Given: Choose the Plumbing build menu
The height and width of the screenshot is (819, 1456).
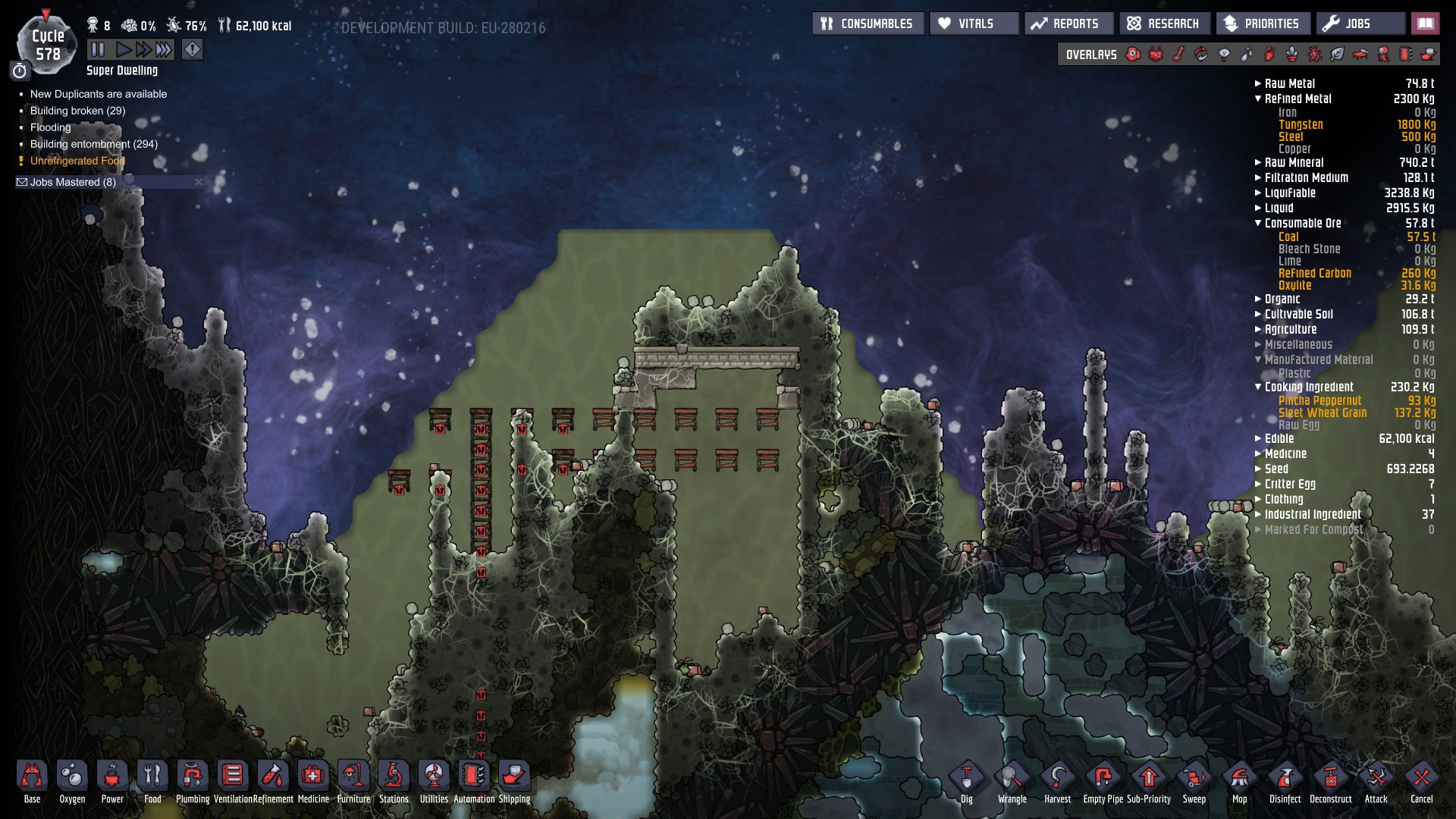Looking at the screenshot, I should [x=193, y=780].
